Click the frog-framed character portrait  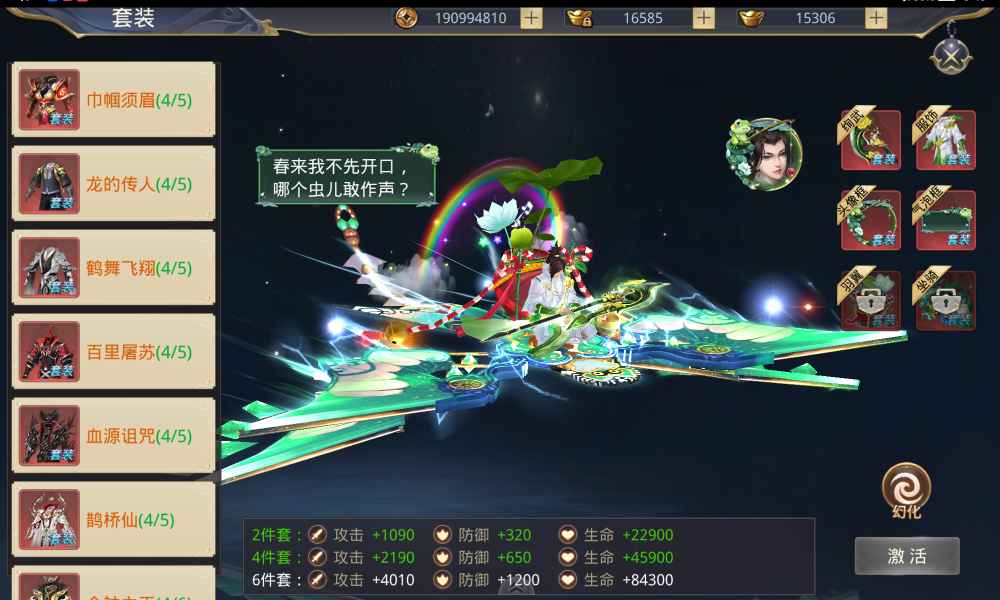[x=764, y=155]
